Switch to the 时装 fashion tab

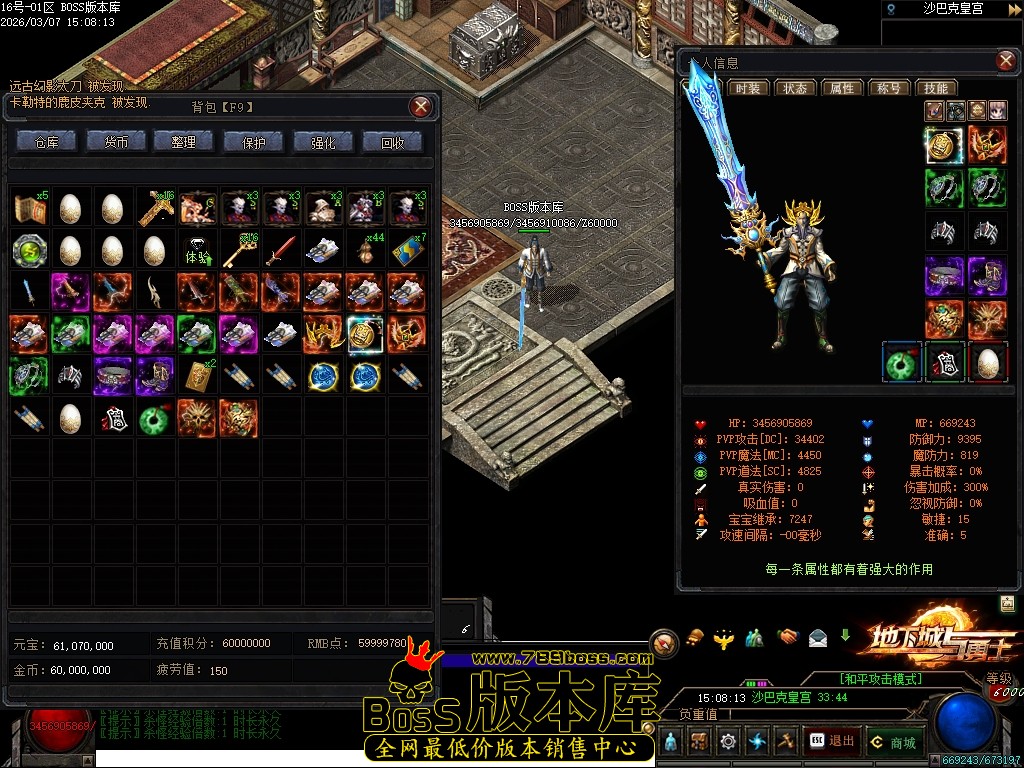(x=747, y=88)
